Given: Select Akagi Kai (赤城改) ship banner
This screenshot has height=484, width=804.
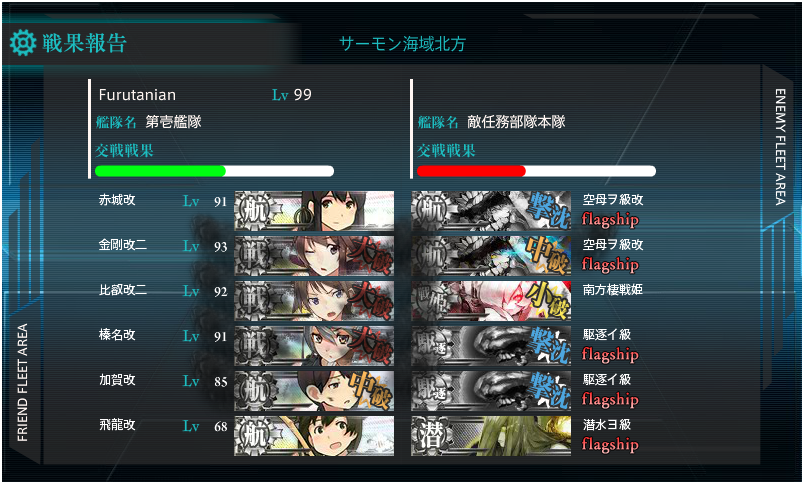Looking at the screenshot, I should [x=314, y=210].
